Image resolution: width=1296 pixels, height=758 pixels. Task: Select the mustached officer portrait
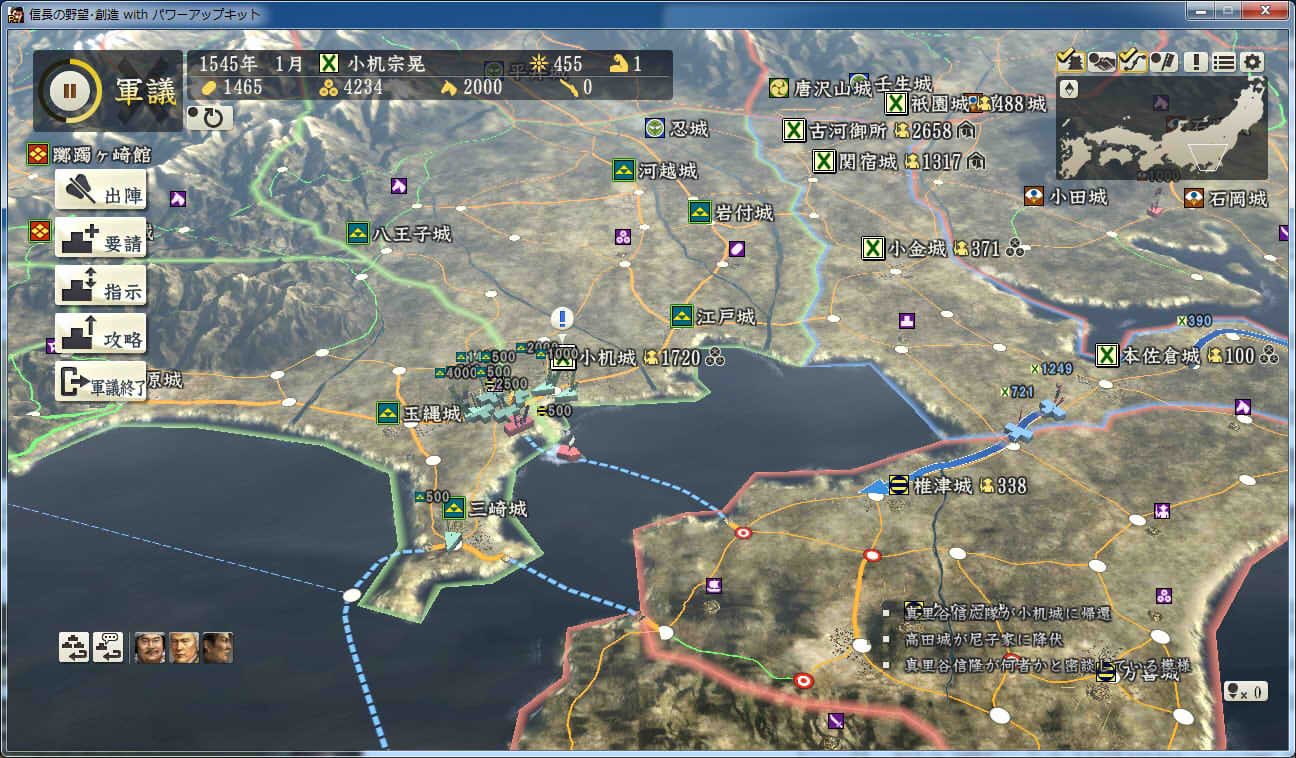coord(149,647)
